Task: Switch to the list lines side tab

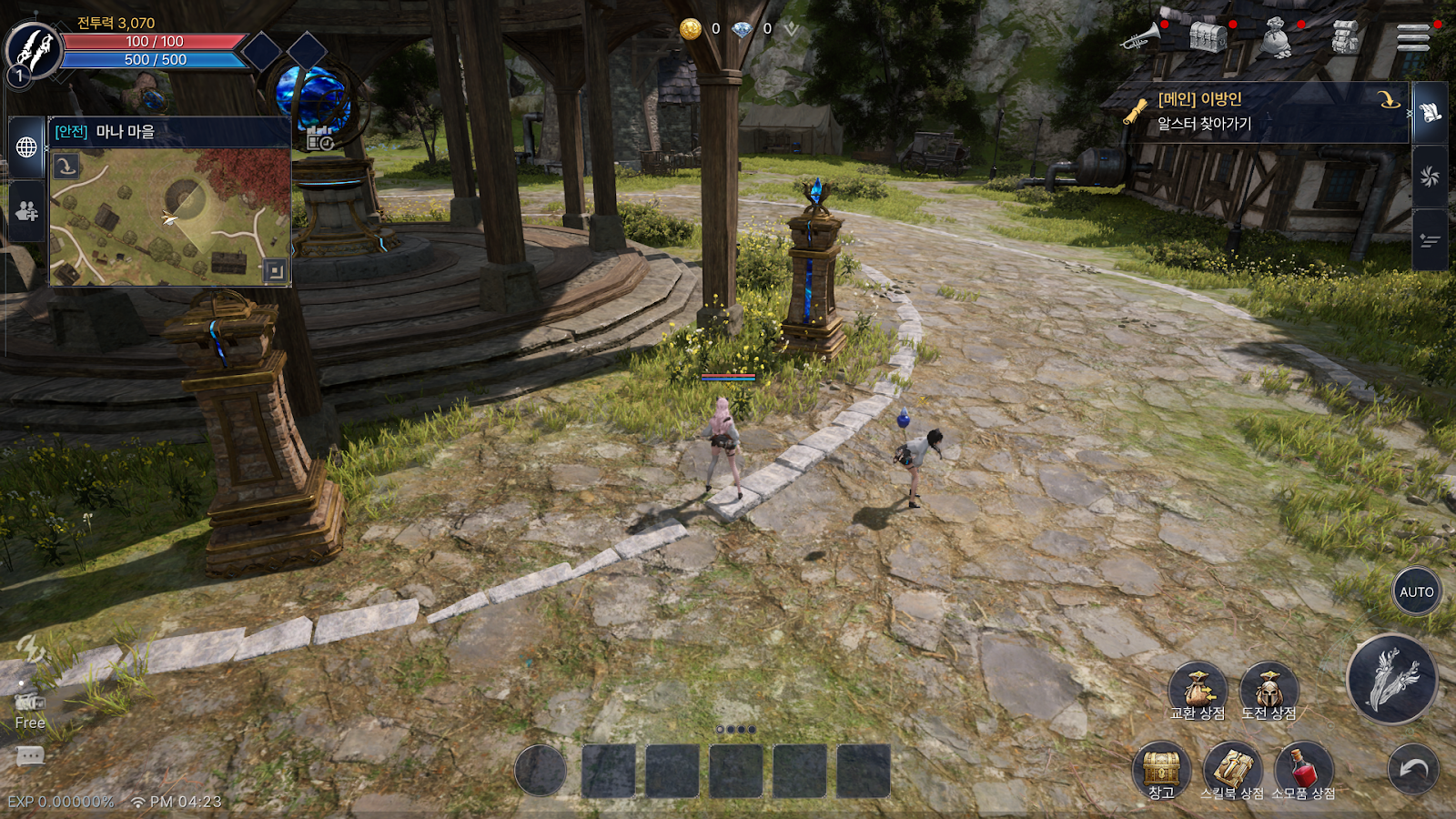Action: point(1430,240)
